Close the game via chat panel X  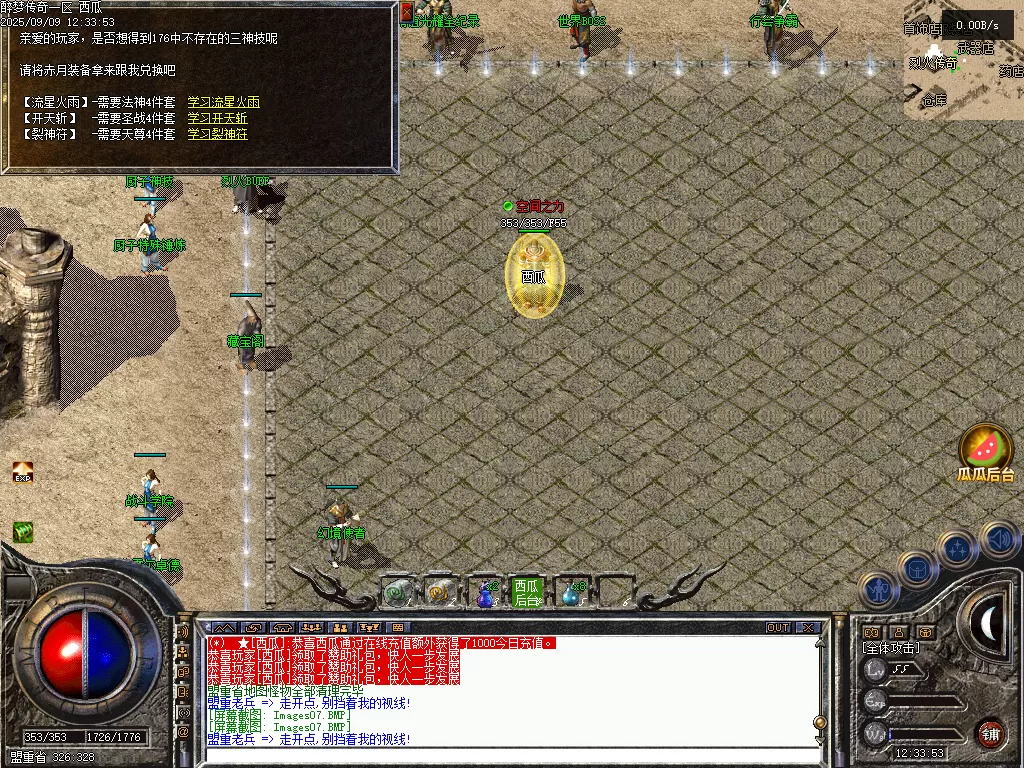[x=808, y=628]
